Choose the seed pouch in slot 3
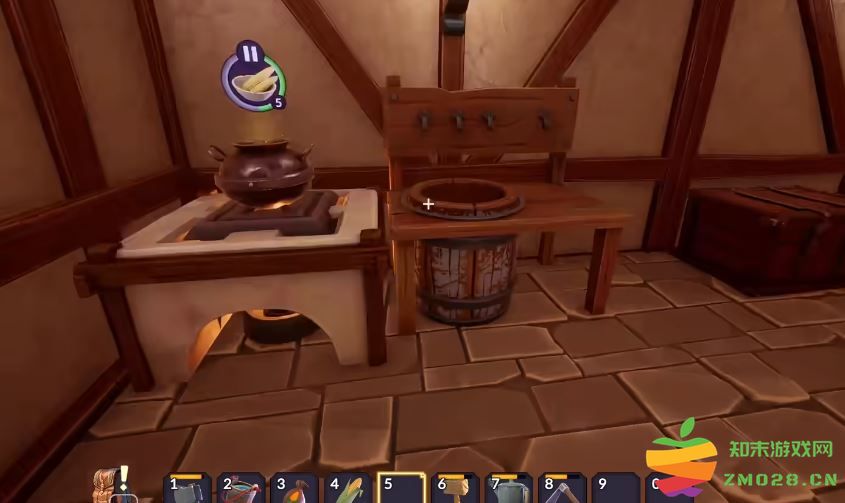Viewport: 845px width, 503px height. 295,490
